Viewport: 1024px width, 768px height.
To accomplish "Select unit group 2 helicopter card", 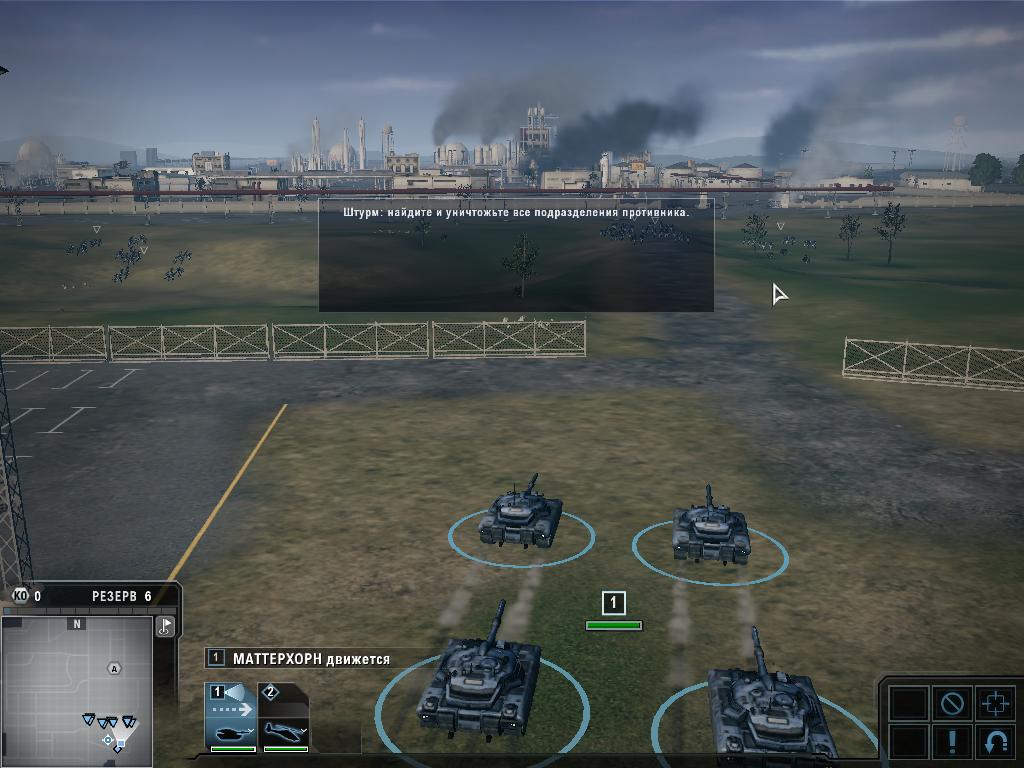I will pos(284,716).
